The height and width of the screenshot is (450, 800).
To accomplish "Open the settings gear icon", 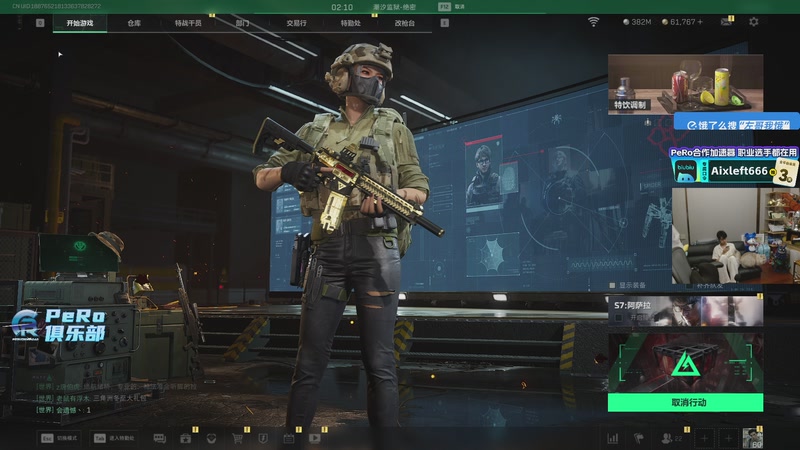I will [754, 21].
